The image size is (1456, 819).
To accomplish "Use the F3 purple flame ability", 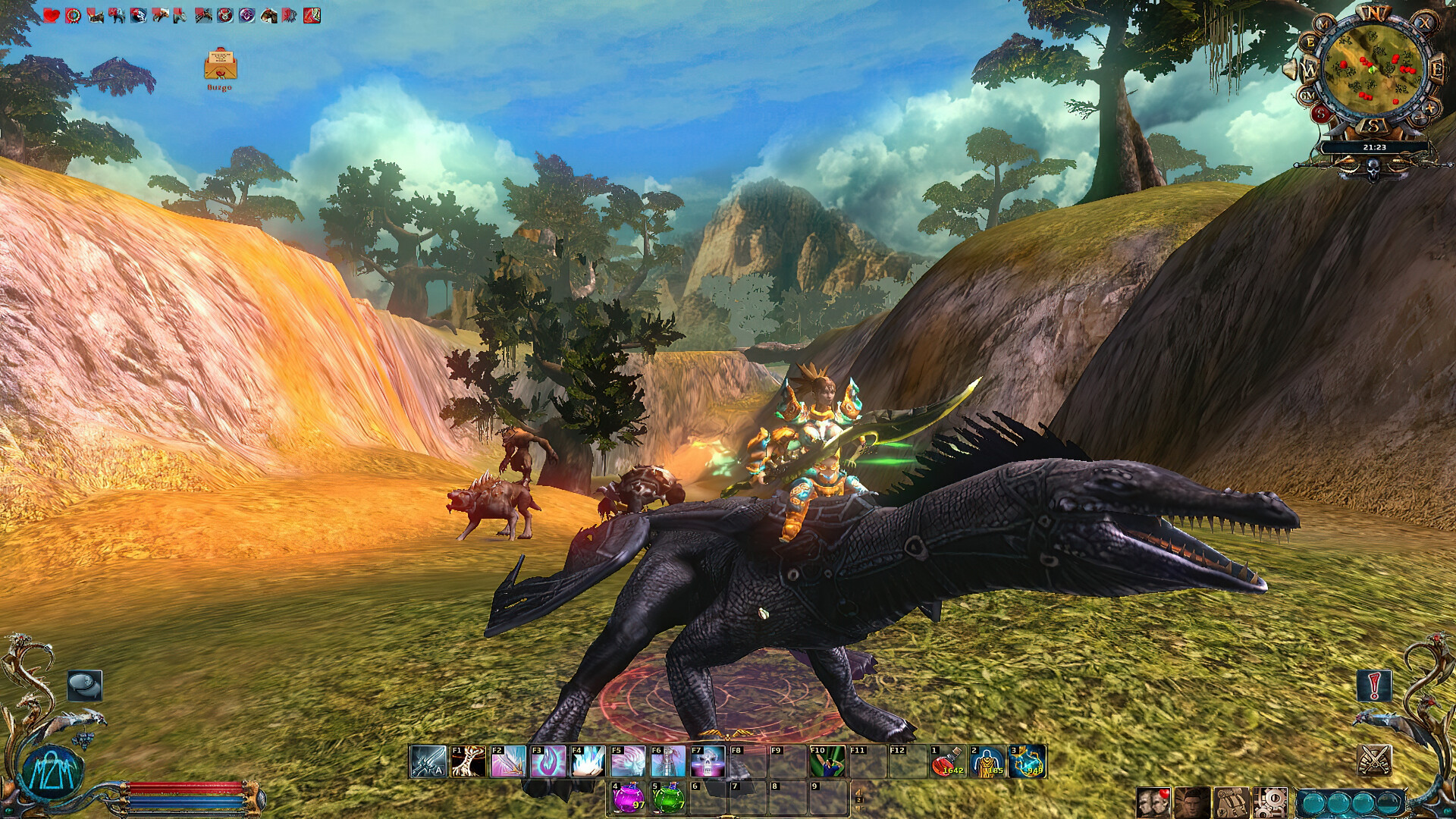I will (548, 761).
